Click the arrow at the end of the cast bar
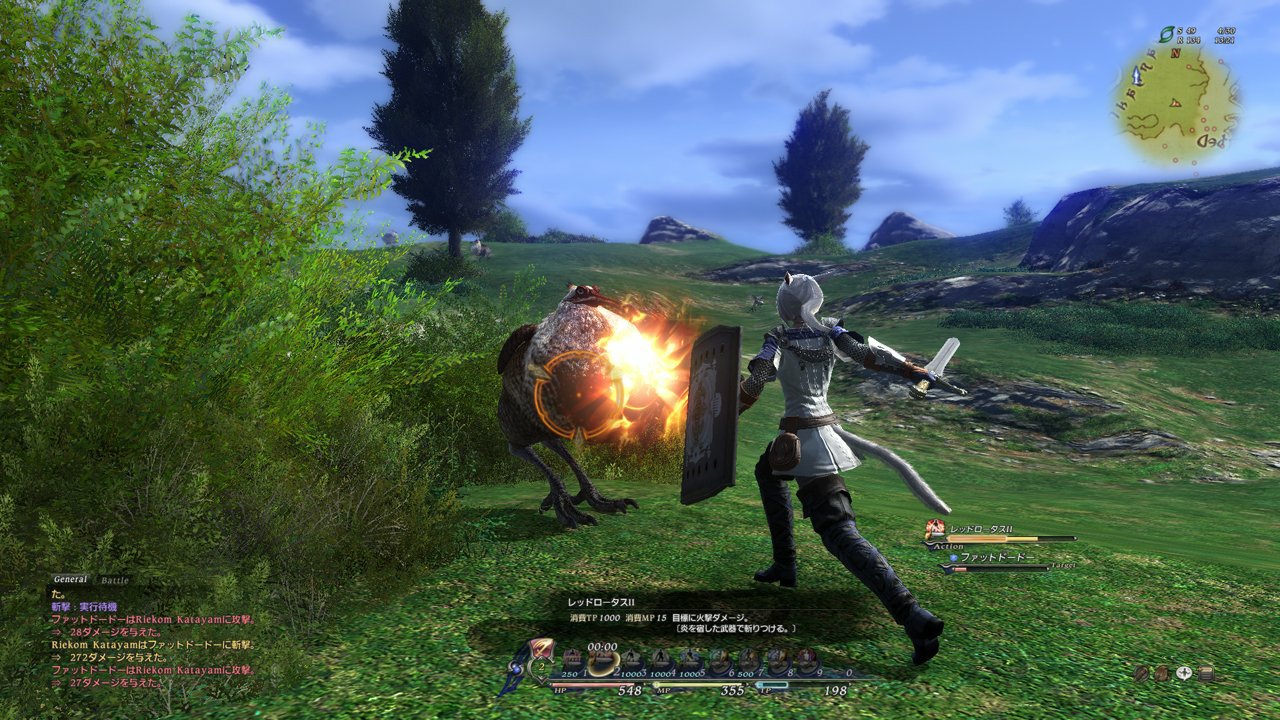The image size is (1280, 720). 1075,538
